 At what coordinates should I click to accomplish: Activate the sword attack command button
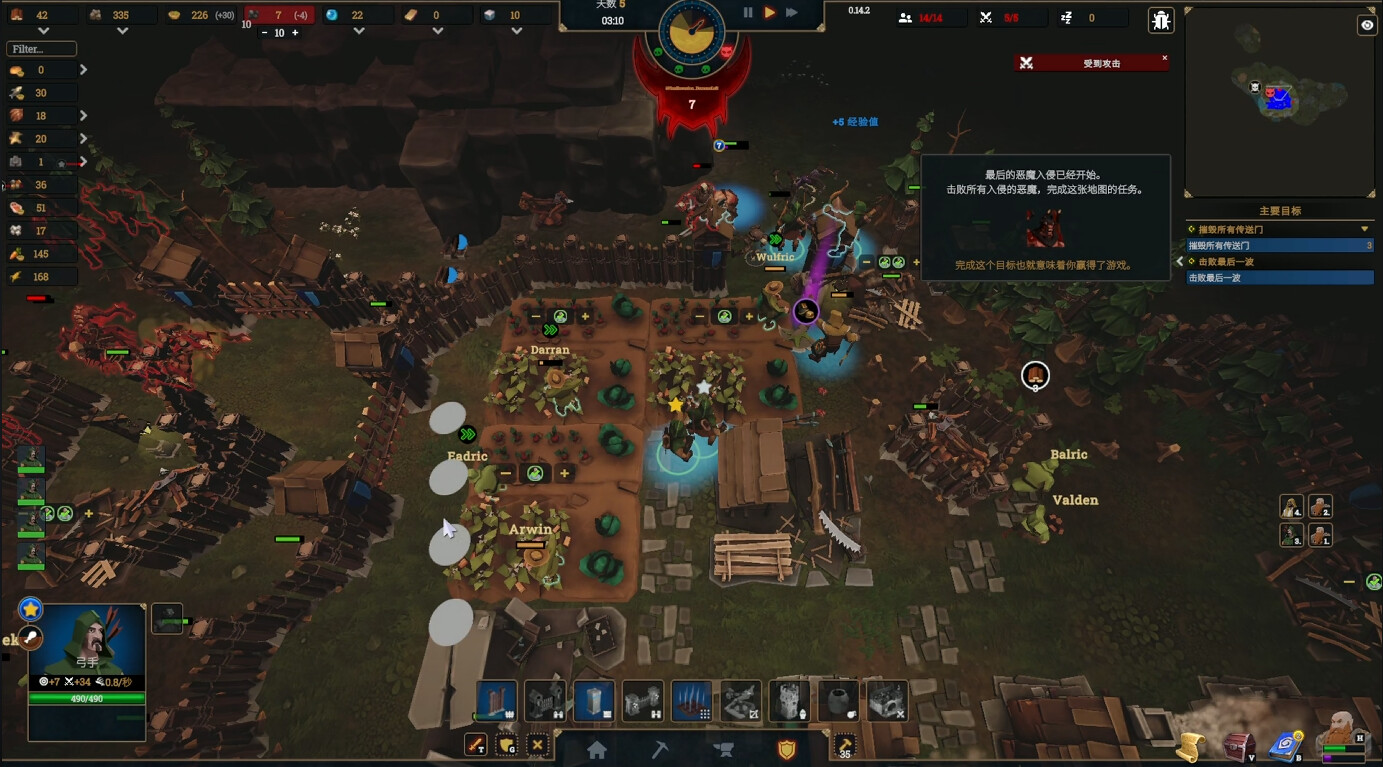pyautogui.click(x=475, y=745)
